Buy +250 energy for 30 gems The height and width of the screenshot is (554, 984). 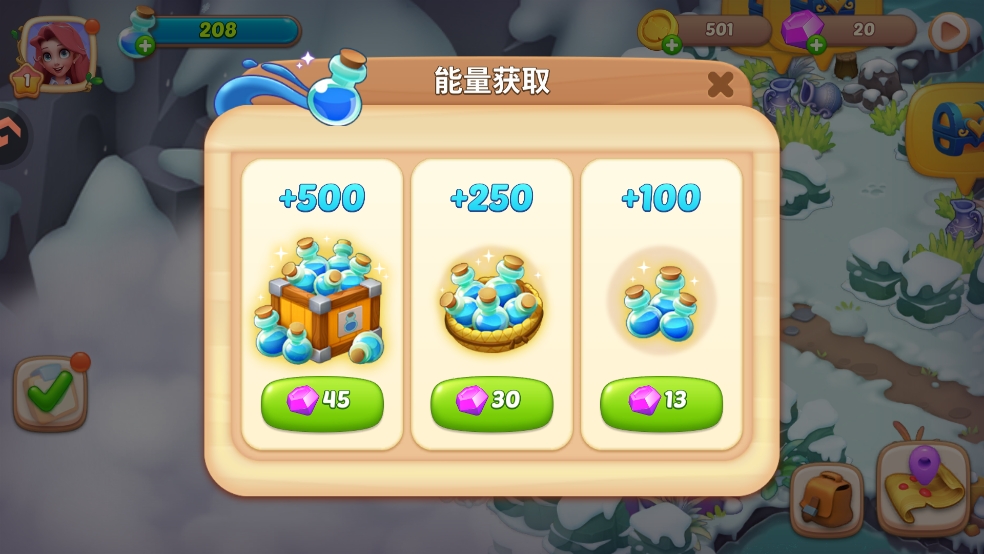click(491, 401)
